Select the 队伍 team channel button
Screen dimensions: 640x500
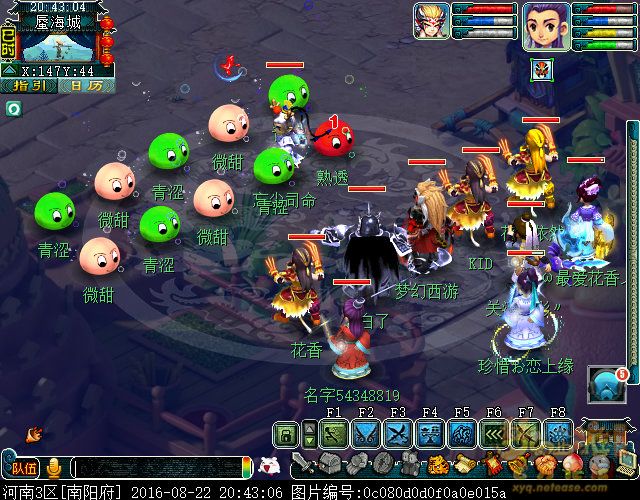coord(22,467)
